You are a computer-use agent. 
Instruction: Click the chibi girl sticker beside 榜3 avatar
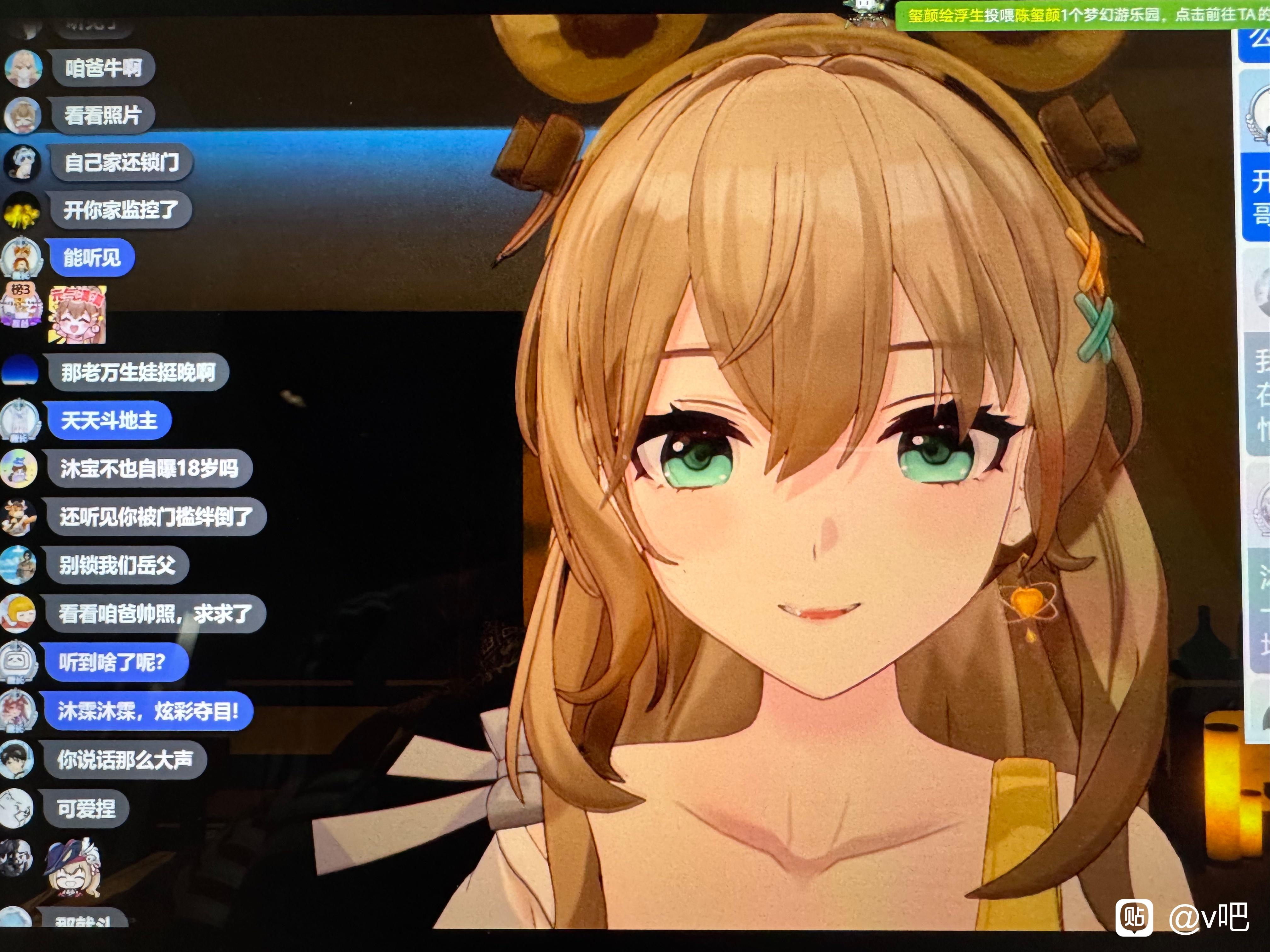[x=77, y=314]
